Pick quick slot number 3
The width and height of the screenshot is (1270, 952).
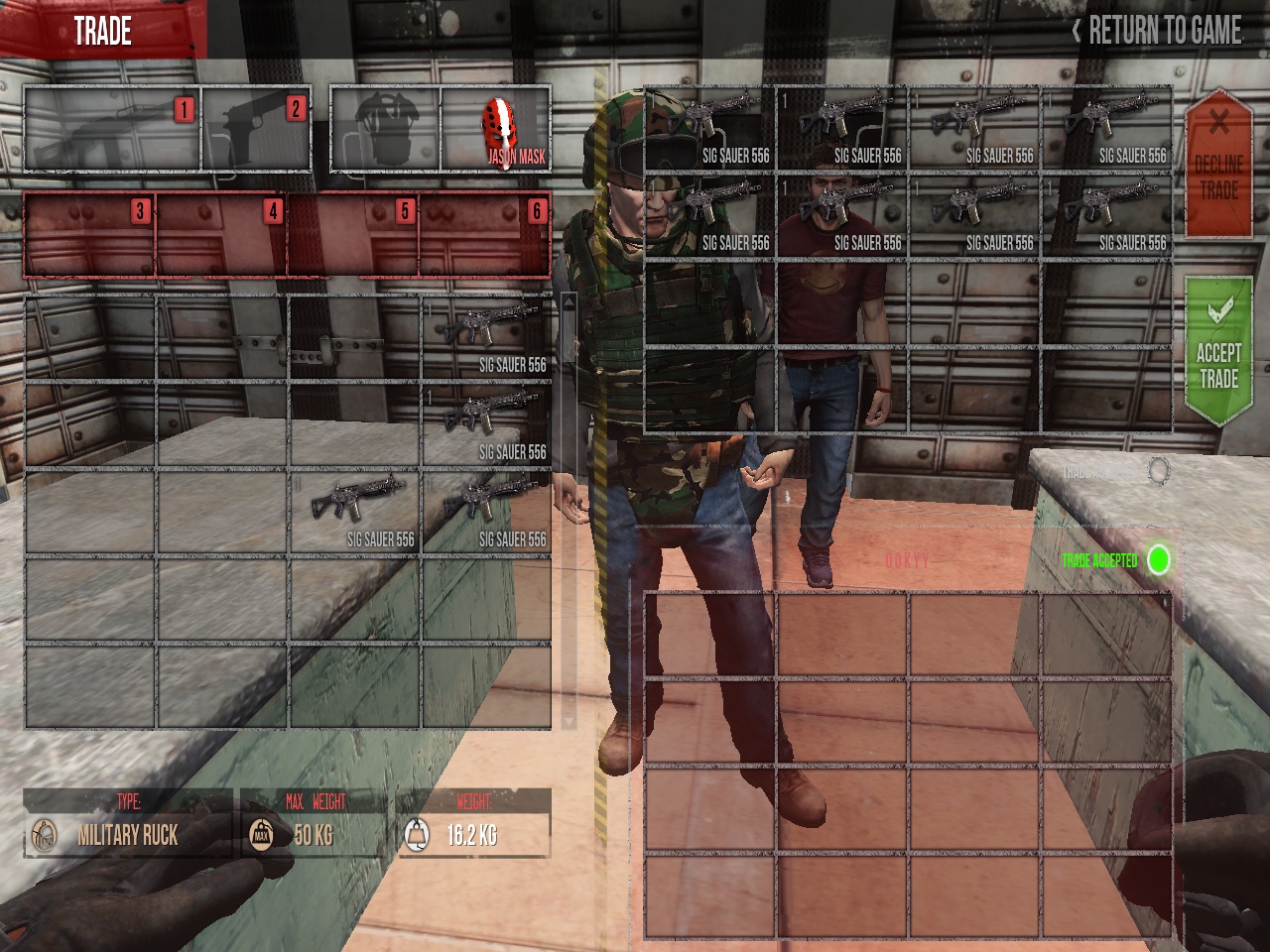click(89, 235)
